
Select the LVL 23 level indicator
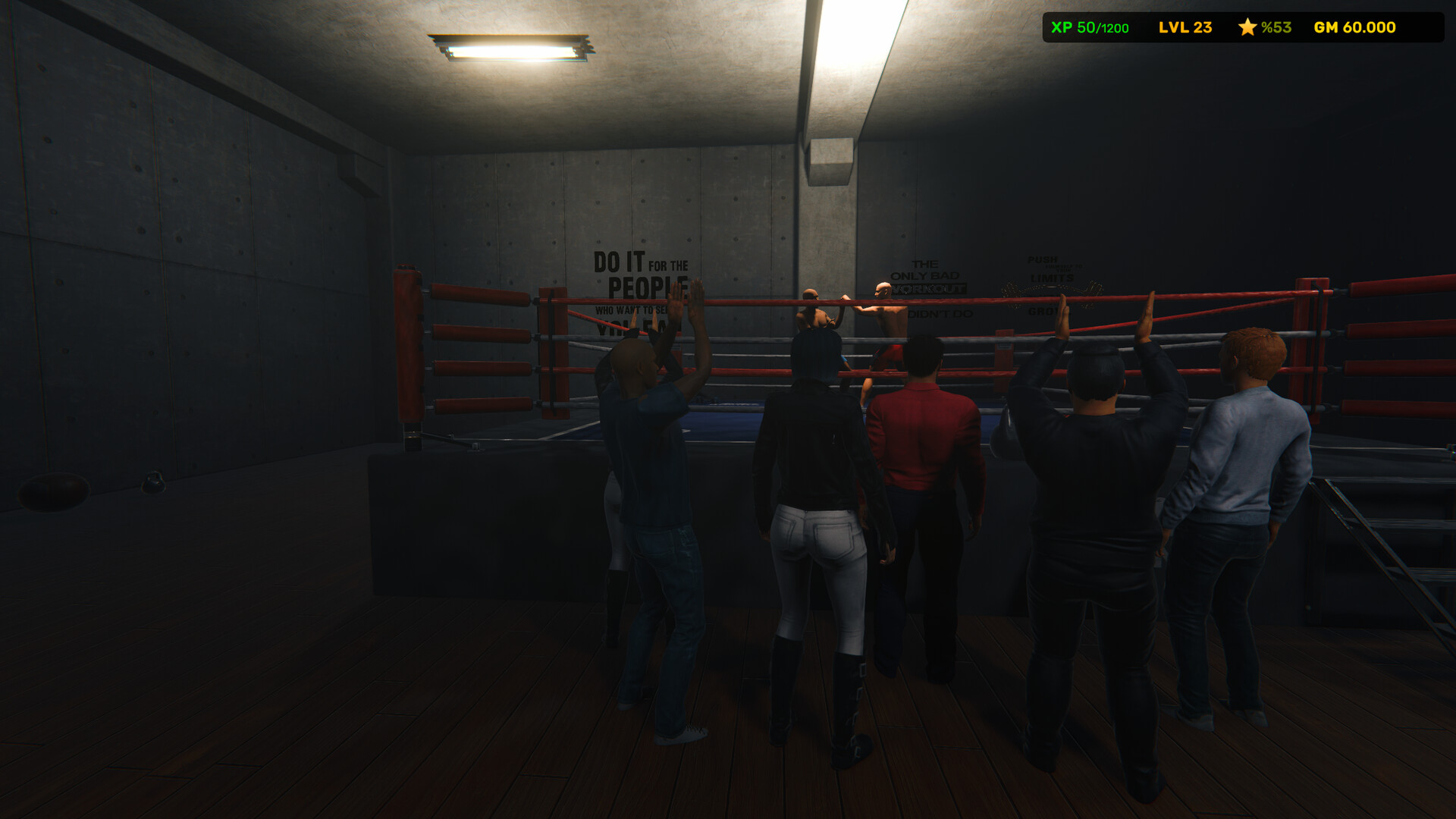[1184, 27]
